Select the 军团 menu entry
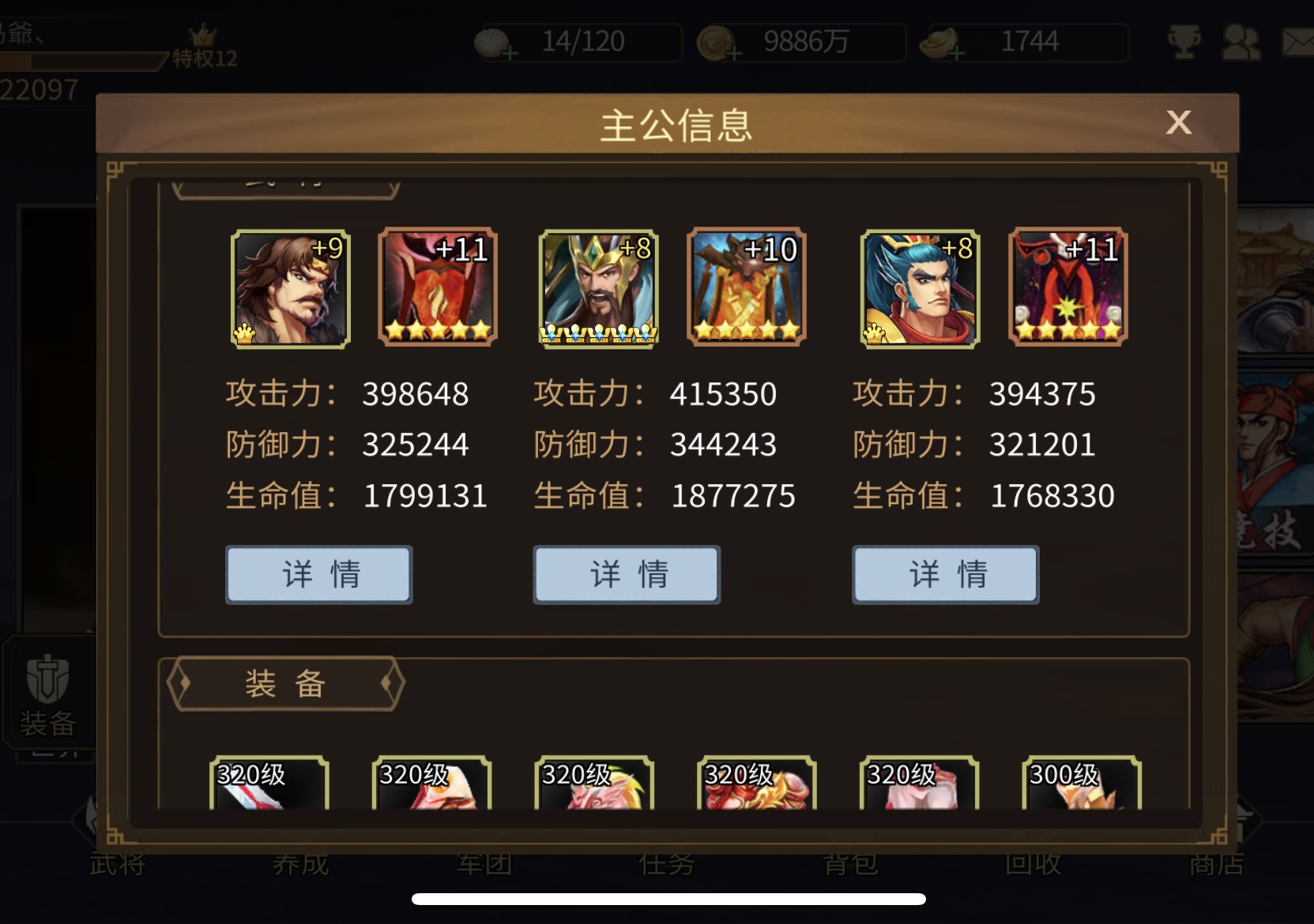The width and height of the screenshot is (1314, 924). tap(484, 864)
